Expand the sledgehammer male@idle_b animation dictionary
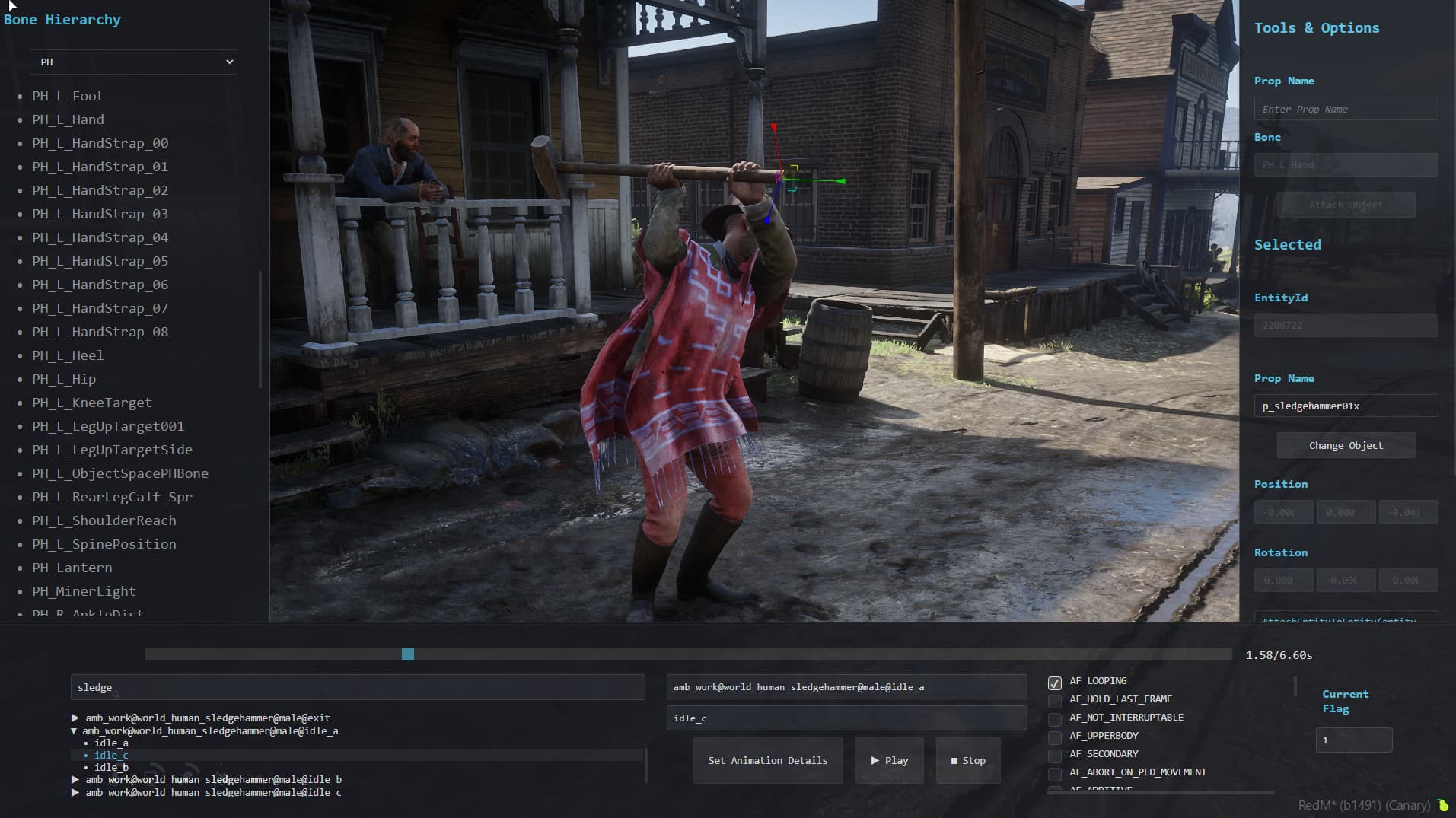This screenshot has height=818, width=1456. [75, 779]
